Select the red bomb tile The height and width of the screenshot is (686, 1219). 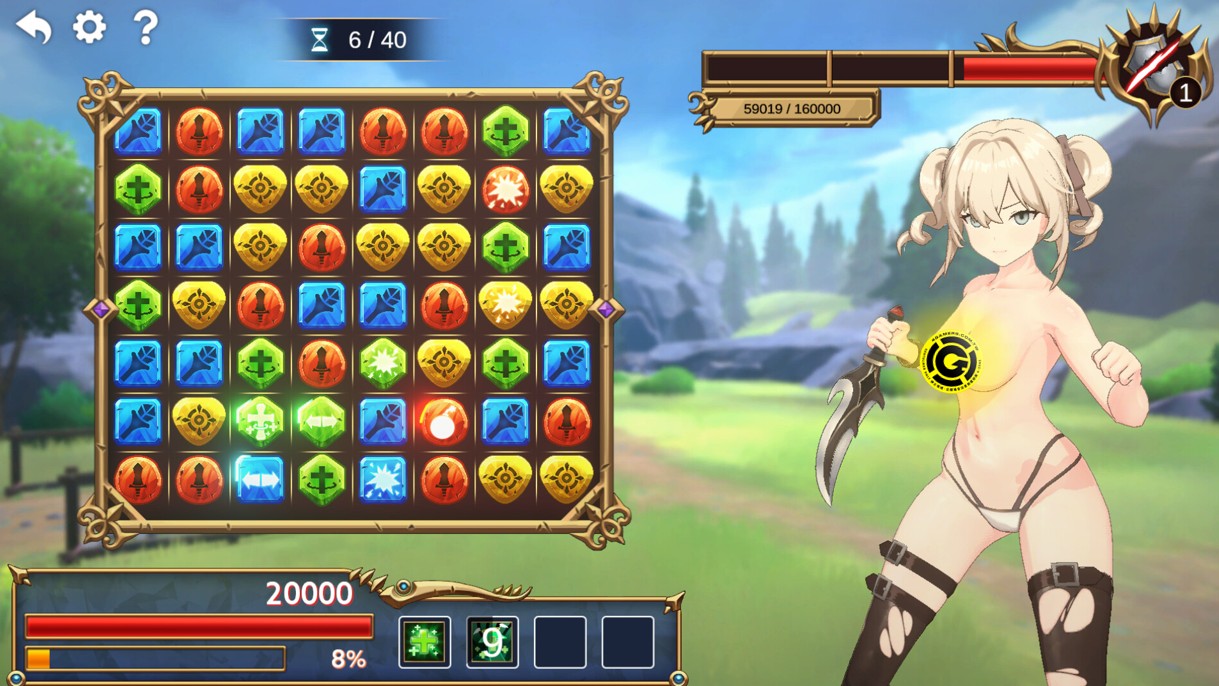tap(443, 421)
